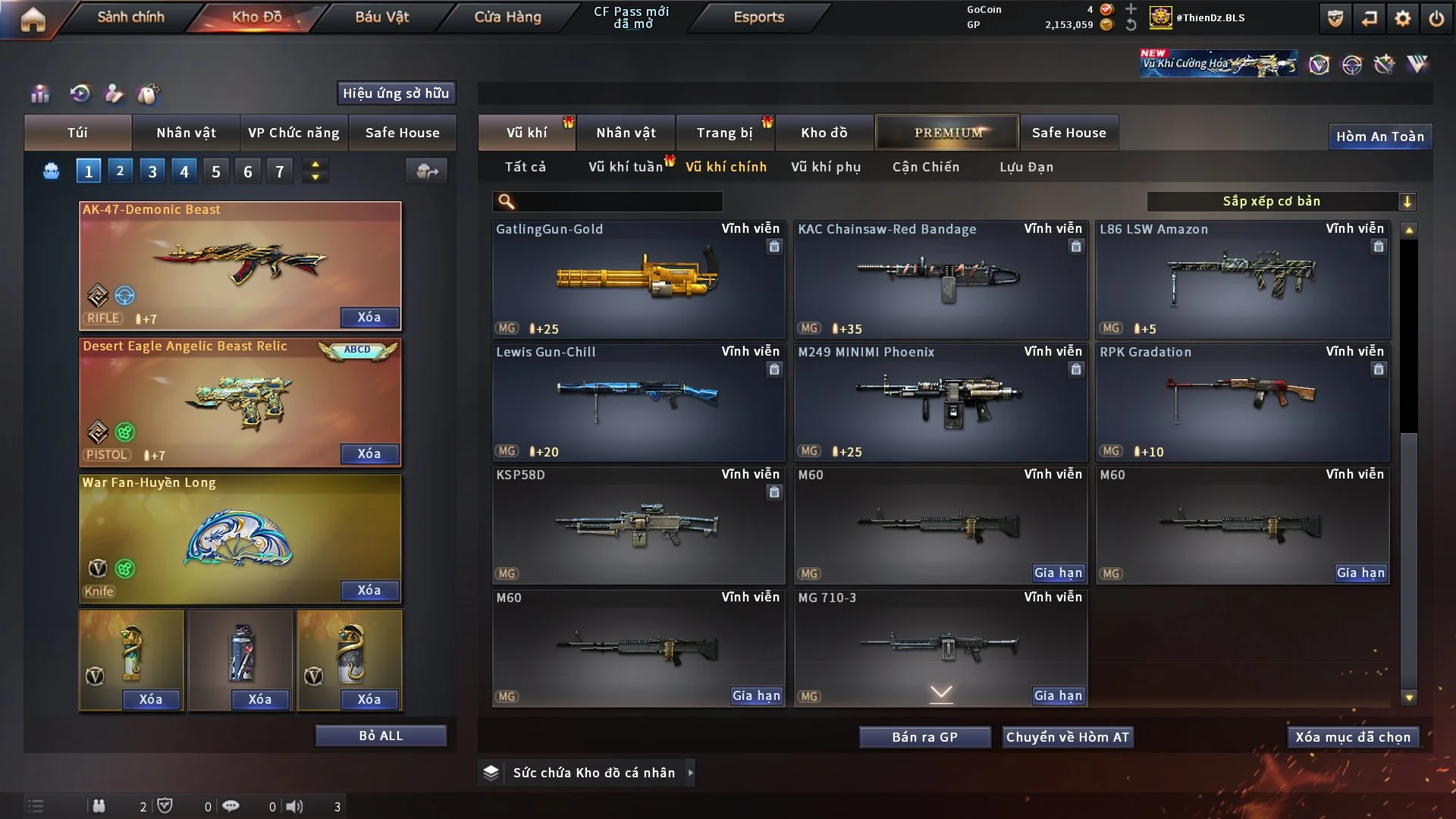1456x819 pixels.
Task: Select the GatlingGun-Gold weapon
Action: 638,279
